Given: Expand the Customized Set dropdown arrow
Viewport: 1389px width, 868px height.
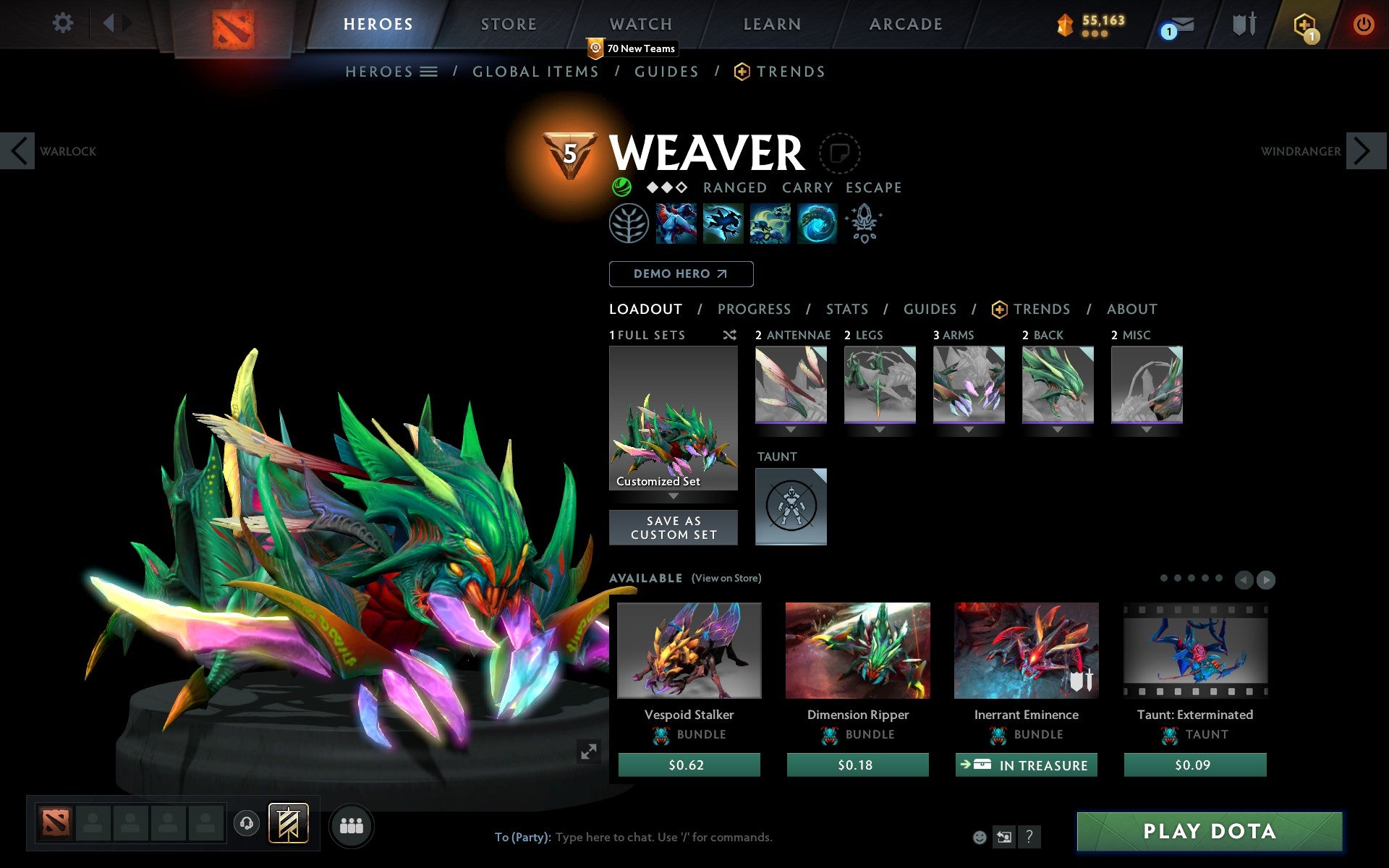Looking at the screenshot, I should [x=674, y=497].
